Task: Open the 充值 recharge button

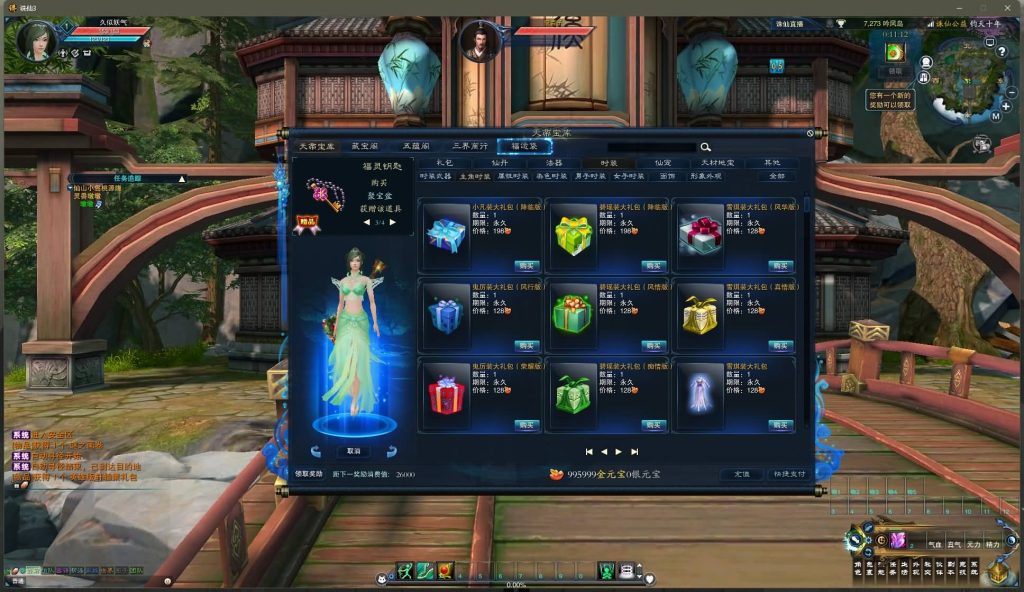Action: [741, 474]
